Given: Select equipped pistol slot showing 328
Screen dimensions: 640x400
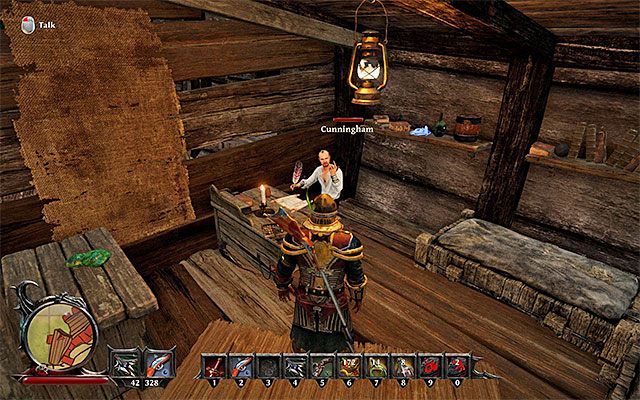Looking at the screenshot, I should (x=157, y=363).
